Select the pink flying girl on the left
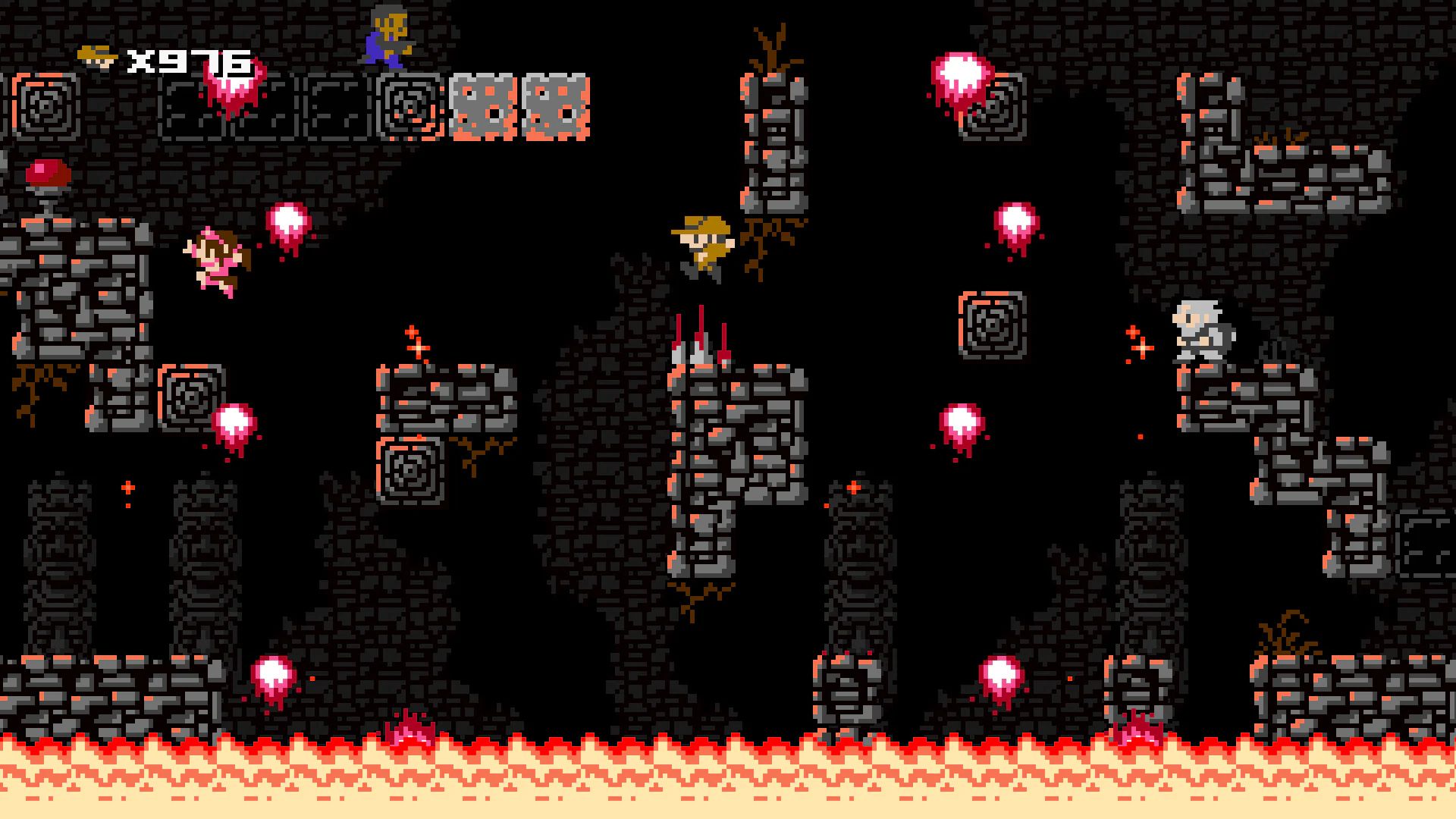Screen dimensions: 1456x819 point(216,262)
